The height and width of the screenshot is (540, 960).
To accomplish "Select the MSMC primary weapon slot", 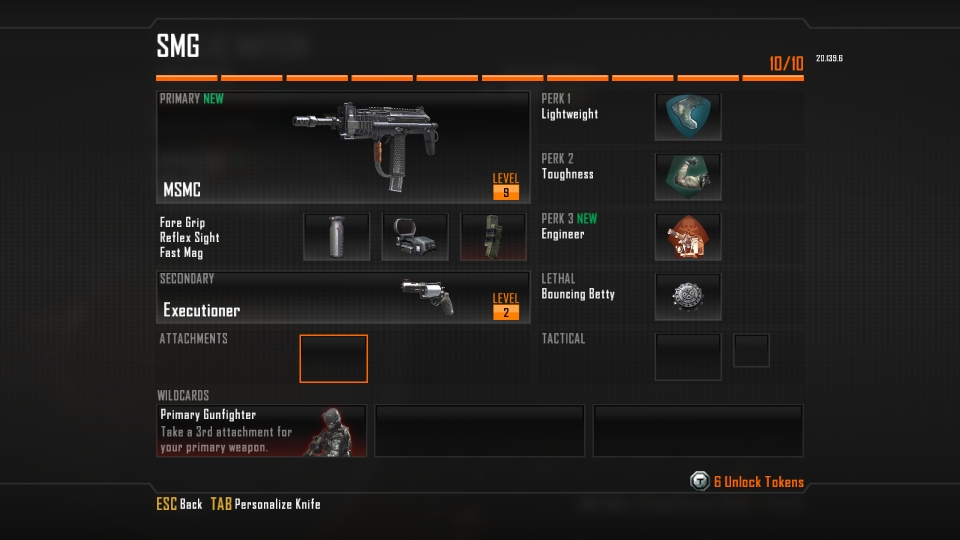I will [343, 147].
